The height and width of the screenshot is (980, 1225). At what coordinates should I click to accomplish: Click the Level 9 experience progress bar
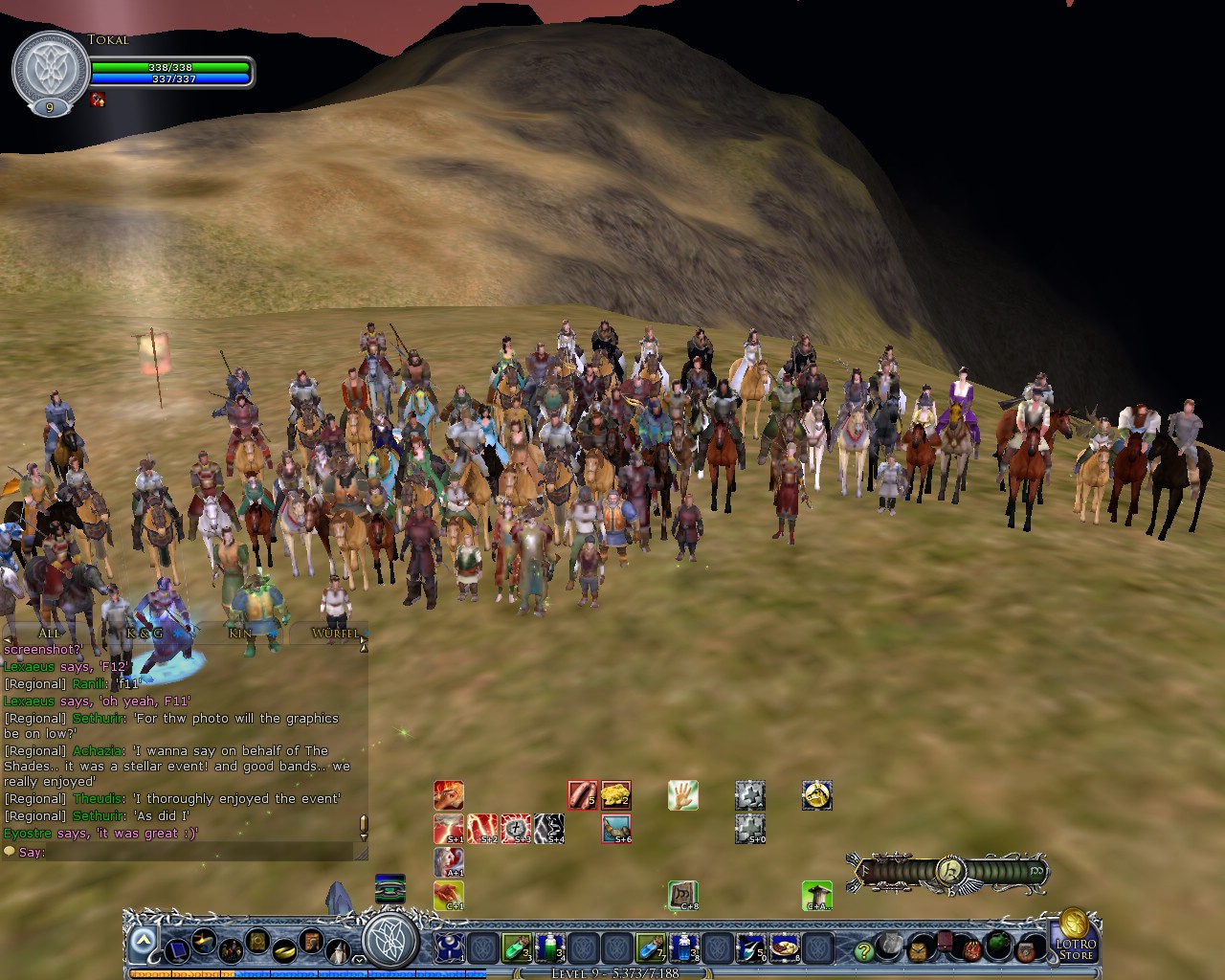pos(612,970)
